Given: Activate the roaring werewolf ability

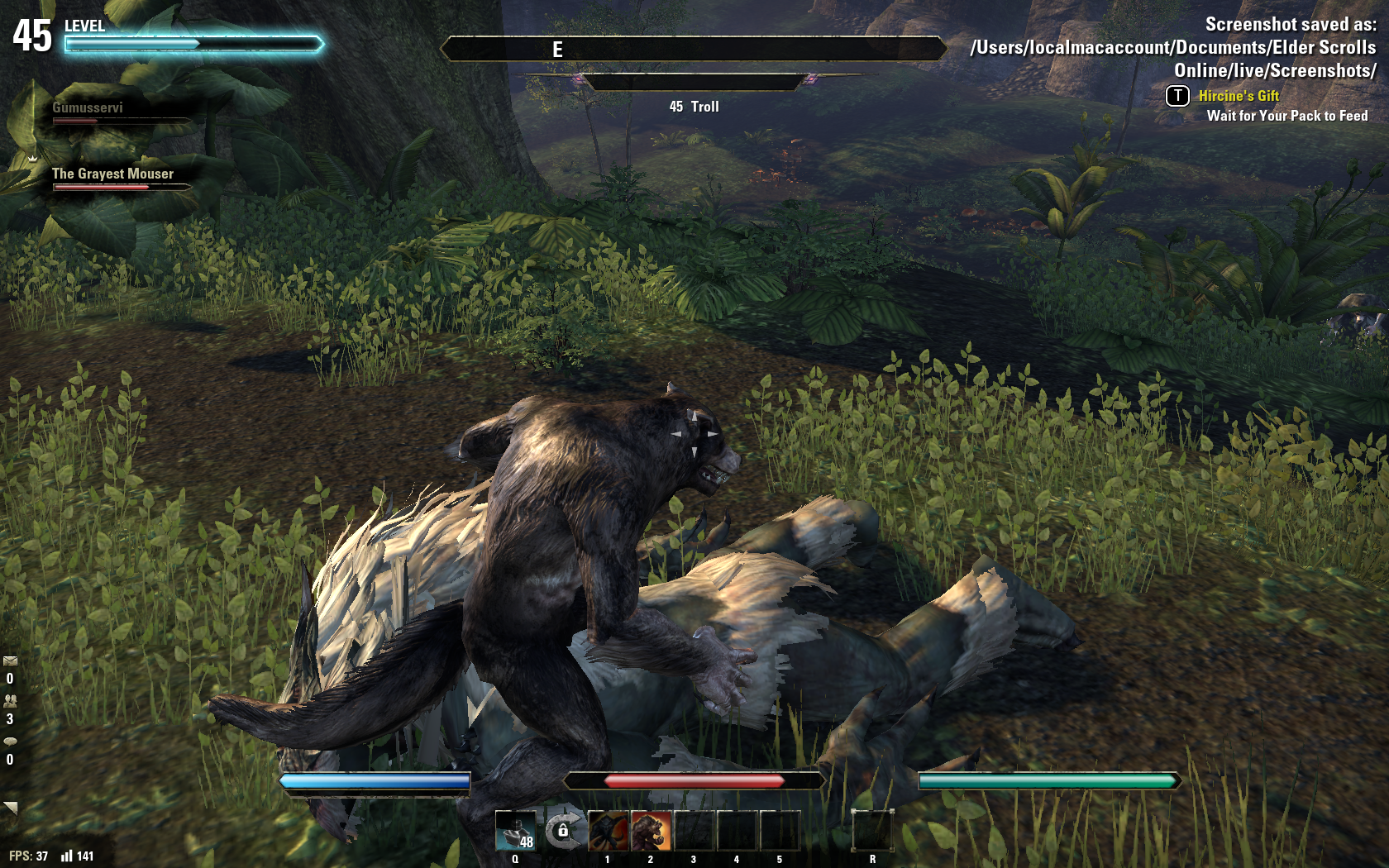Looking at the screenshot, I should point(652,831).
